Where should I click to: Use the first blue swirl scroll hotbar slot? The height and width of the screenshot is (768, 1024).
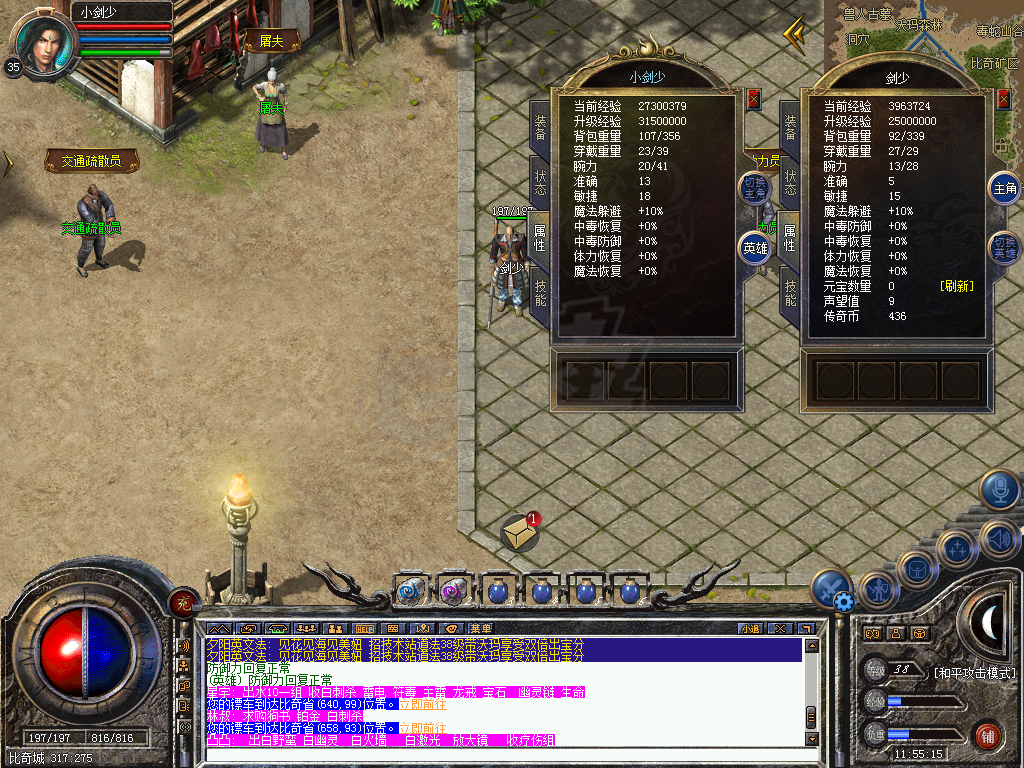pos(410,592)
